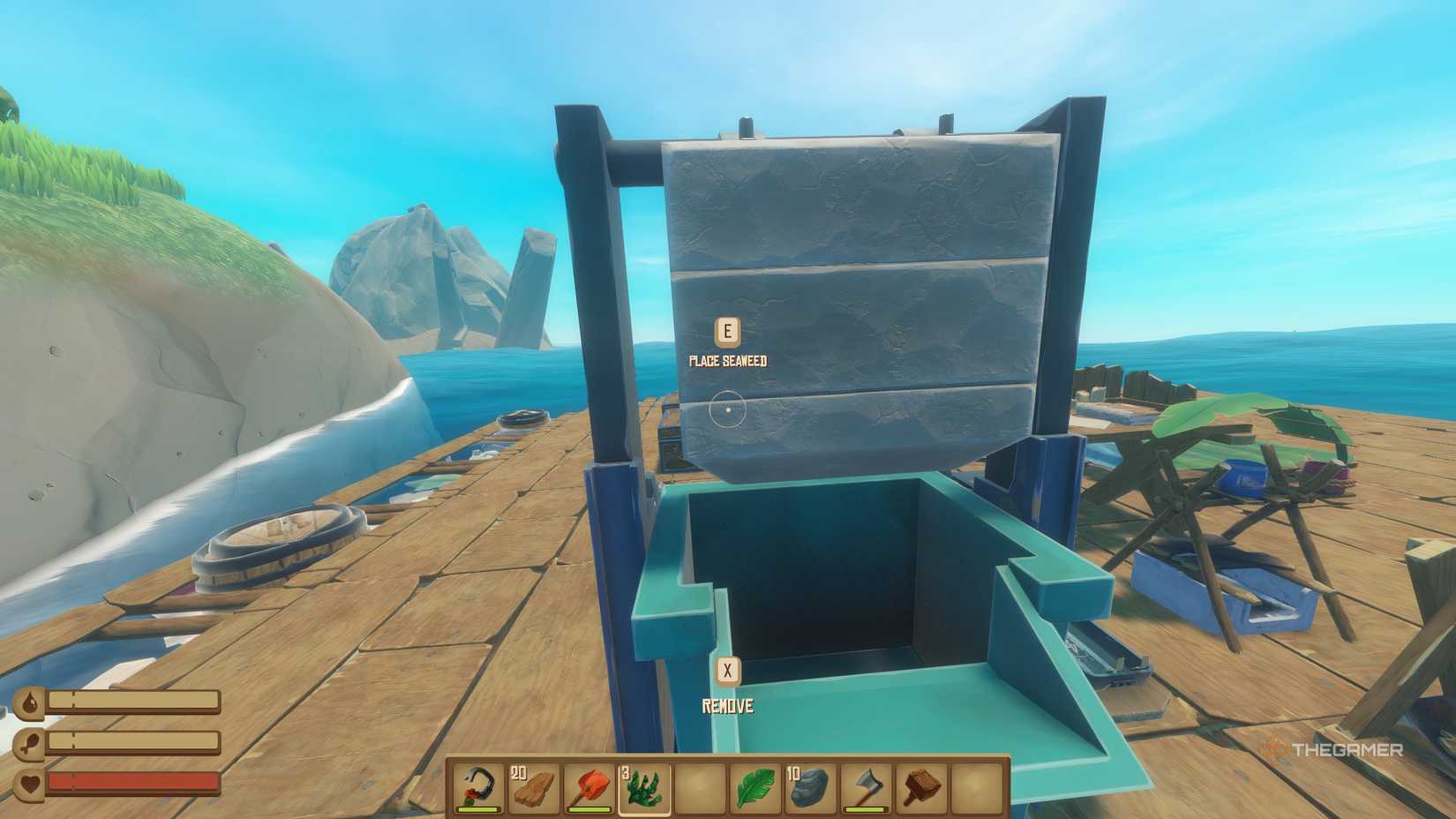Click the Place Seaweed prompt
The height and width of the screenshot is (819, 1456).
729,360
